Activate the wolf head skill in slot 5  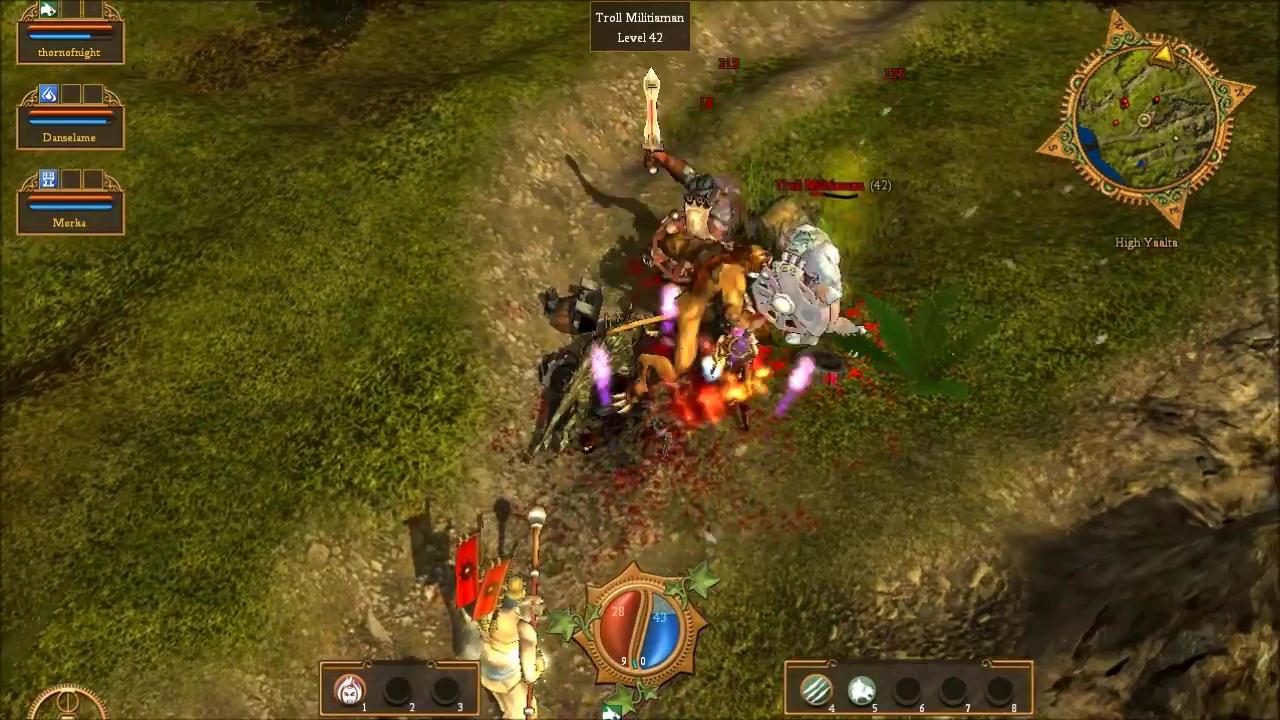click(862, 689)
